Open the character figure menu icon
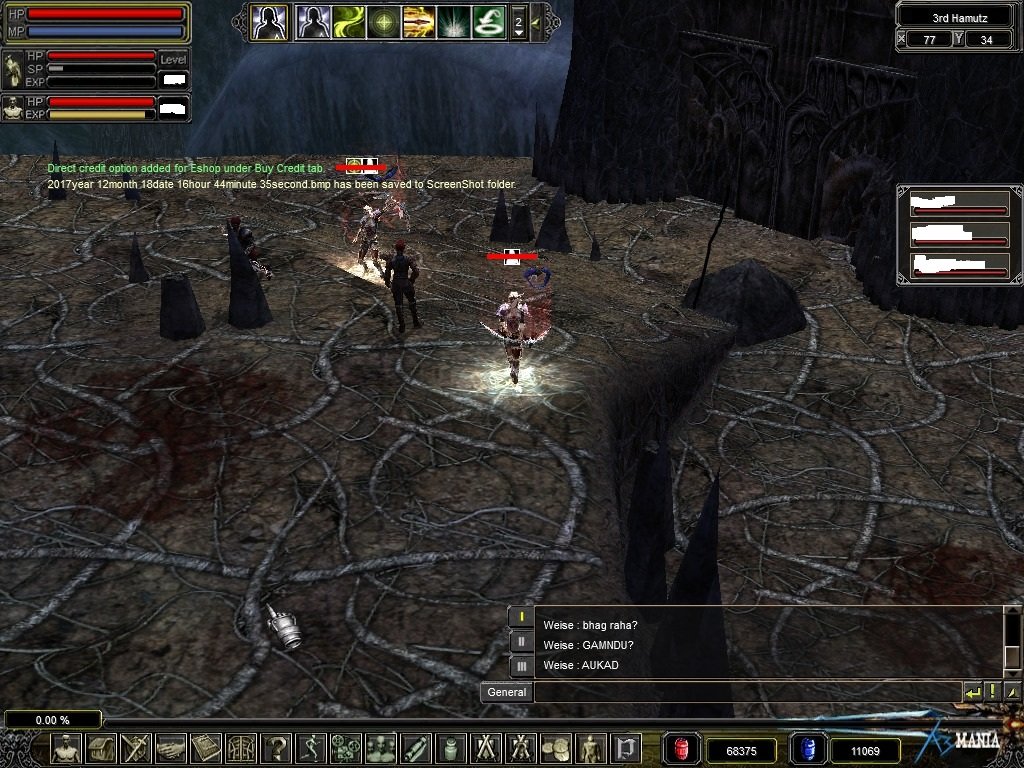The image size is (1024, 768). point(66,748)
